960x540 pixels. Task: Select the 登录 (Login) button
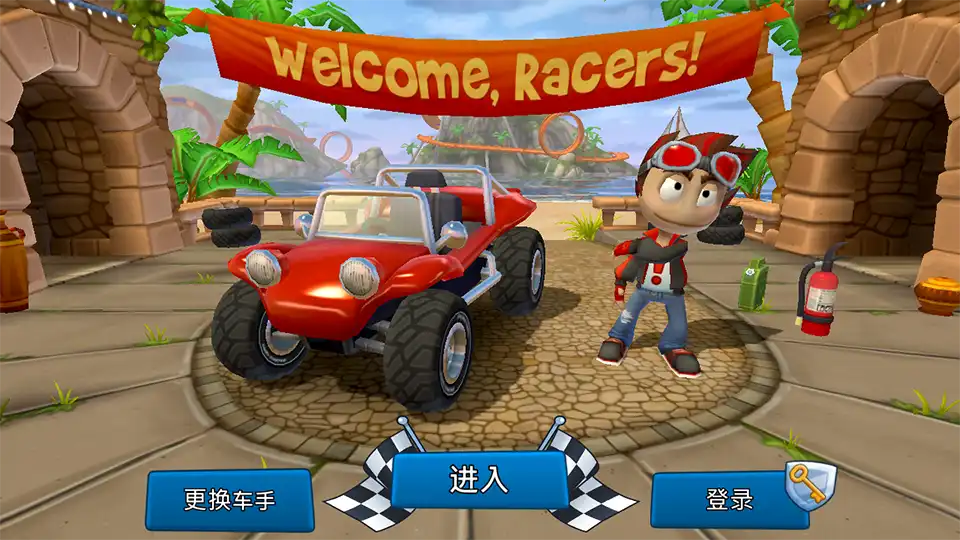730,499
